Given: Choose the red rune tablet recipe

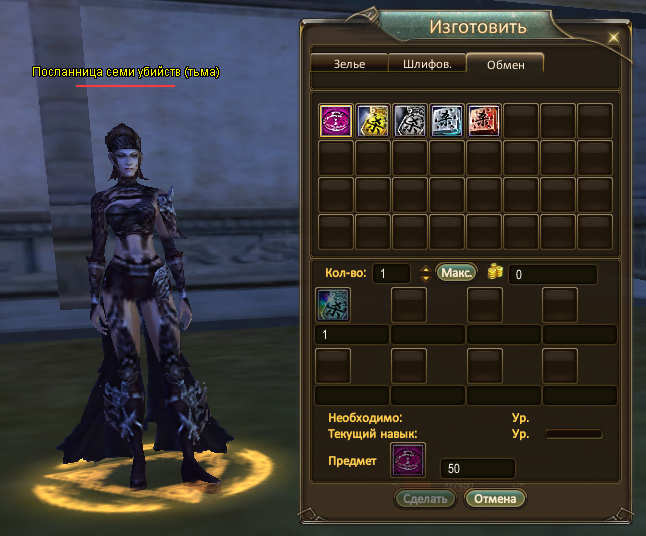Looking at the screenshot, I should (484, 121).
